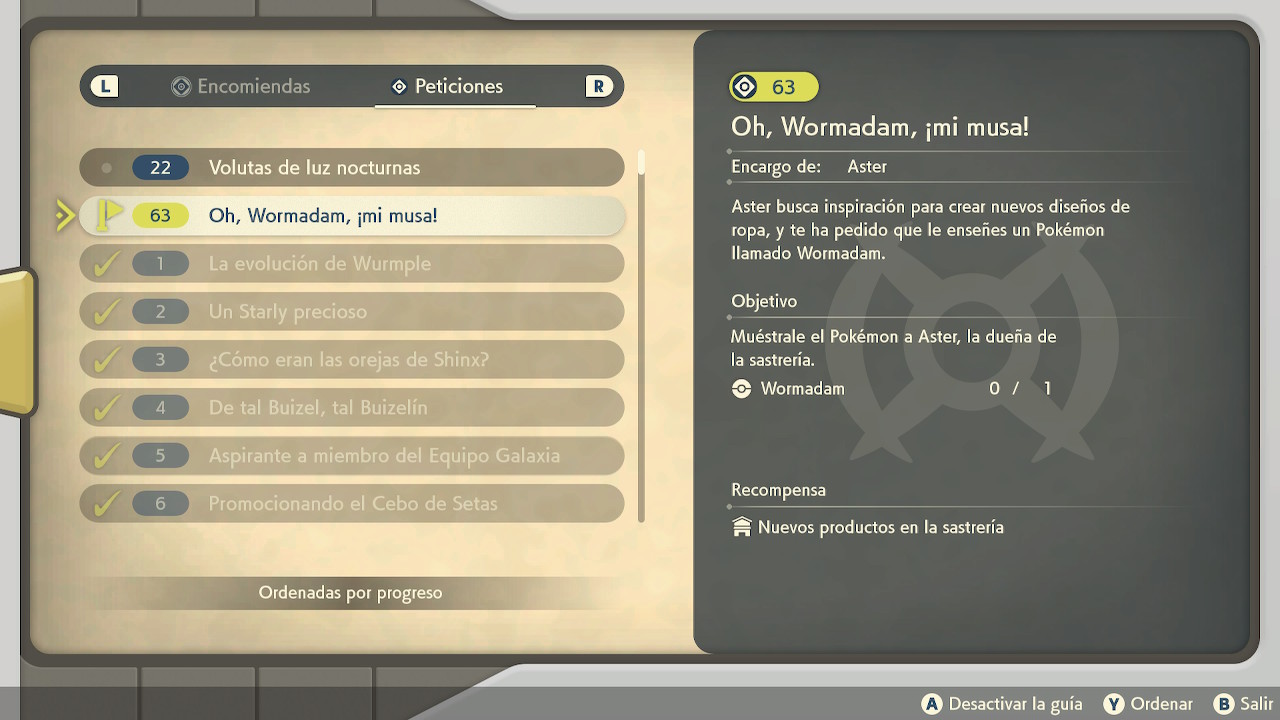Open request 22 Volutas de luz nocturnas

pyautogui.click(x=351, y=167)
